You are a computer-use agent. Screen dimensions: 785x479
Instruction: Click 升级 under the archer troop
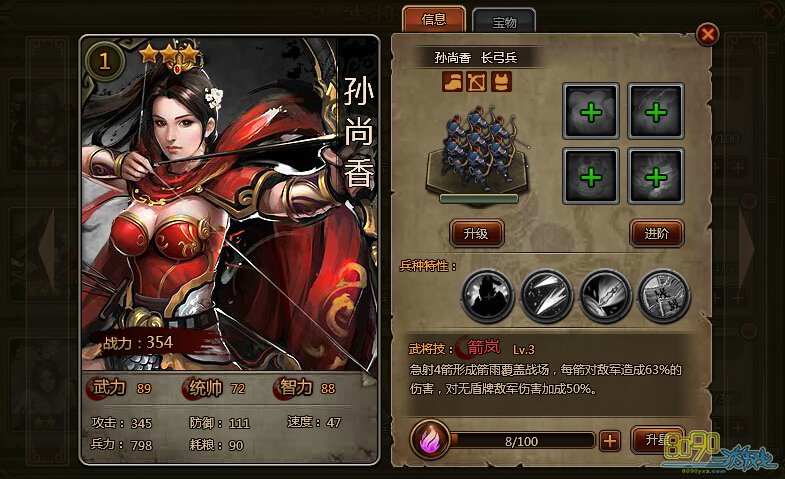coord(476,233)
